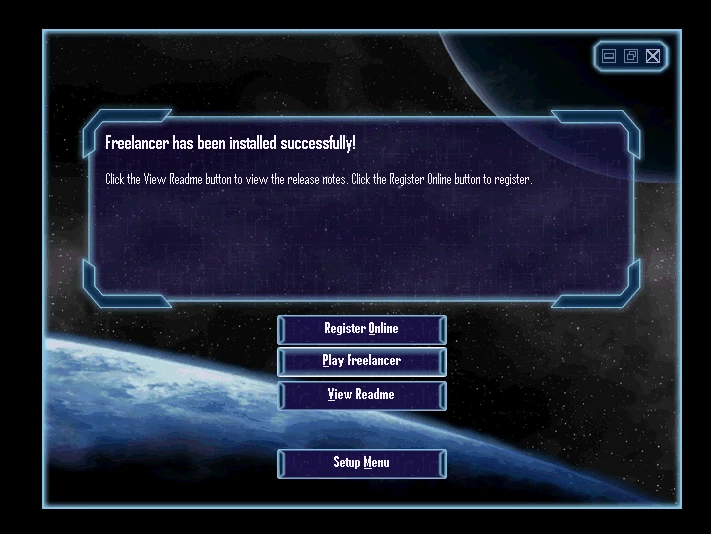Open the View Readme release notes
Image resolution: width=711 pixels, height=534 pixels.
pyautogui.click(x=361, y=395)
